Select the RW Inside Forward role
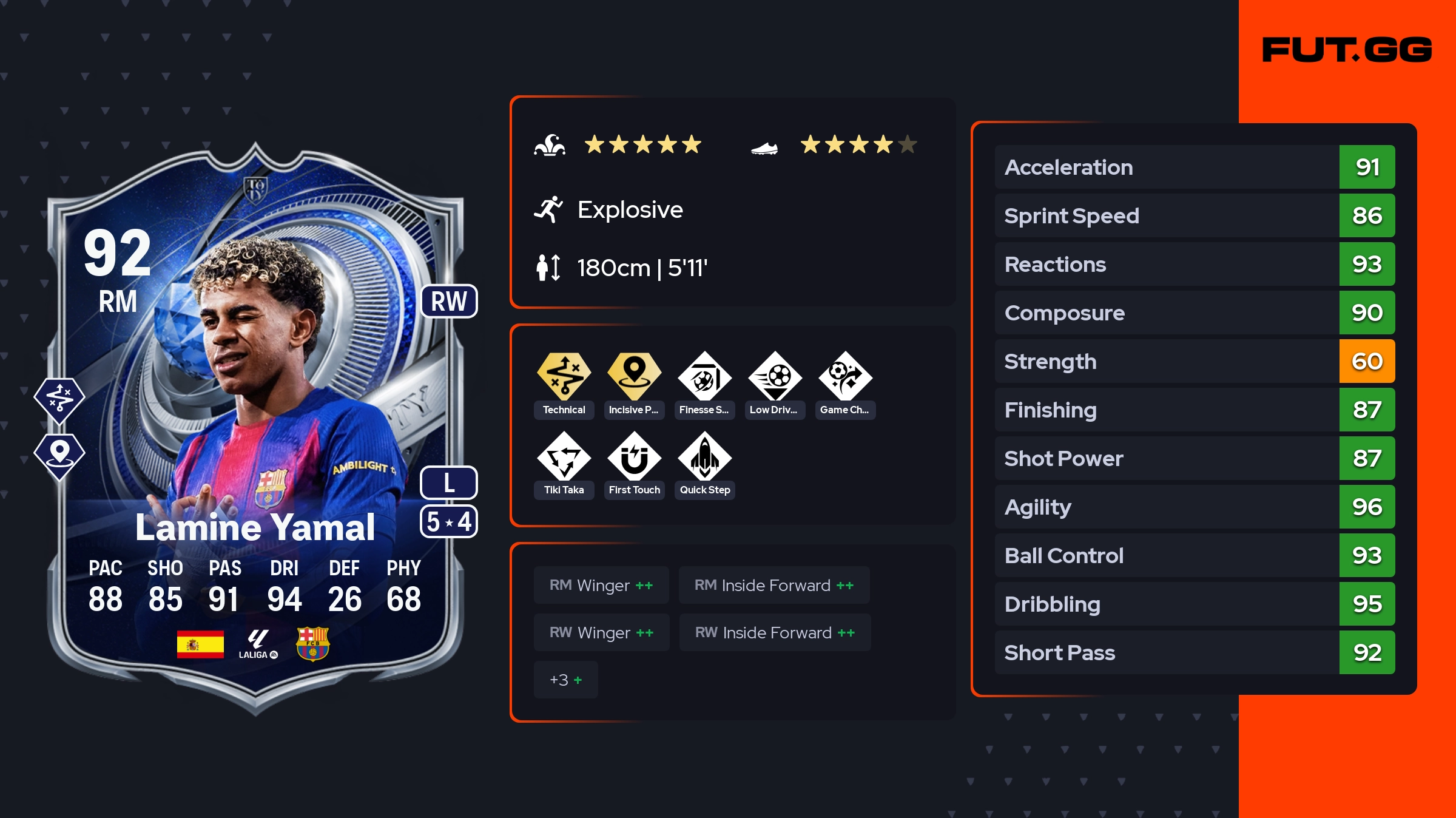Viewport: 1456px width, 818px height. click(x=775, y=632)
